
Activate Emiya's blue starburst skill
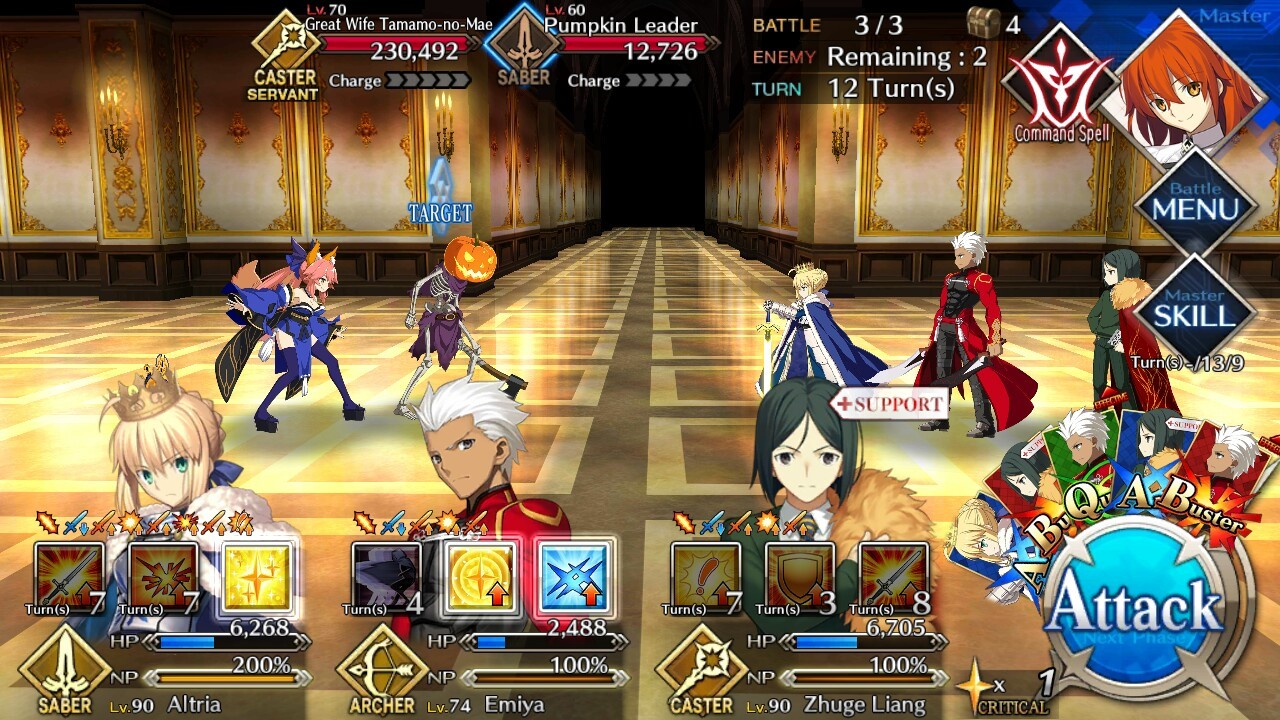[x=575, y=577]
